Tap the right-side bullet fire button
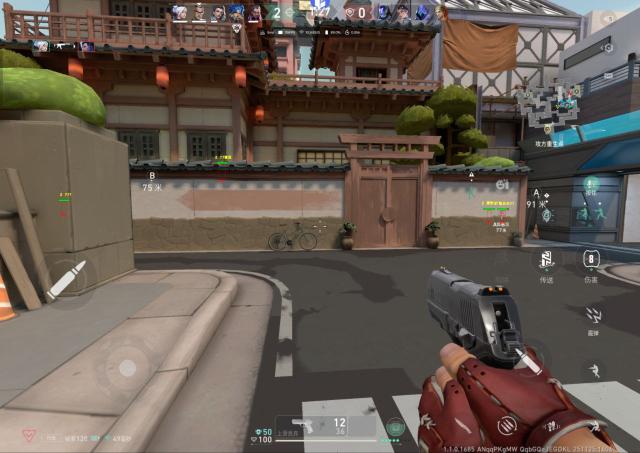This screenshot has width=640, height=453. click(527, 359)
